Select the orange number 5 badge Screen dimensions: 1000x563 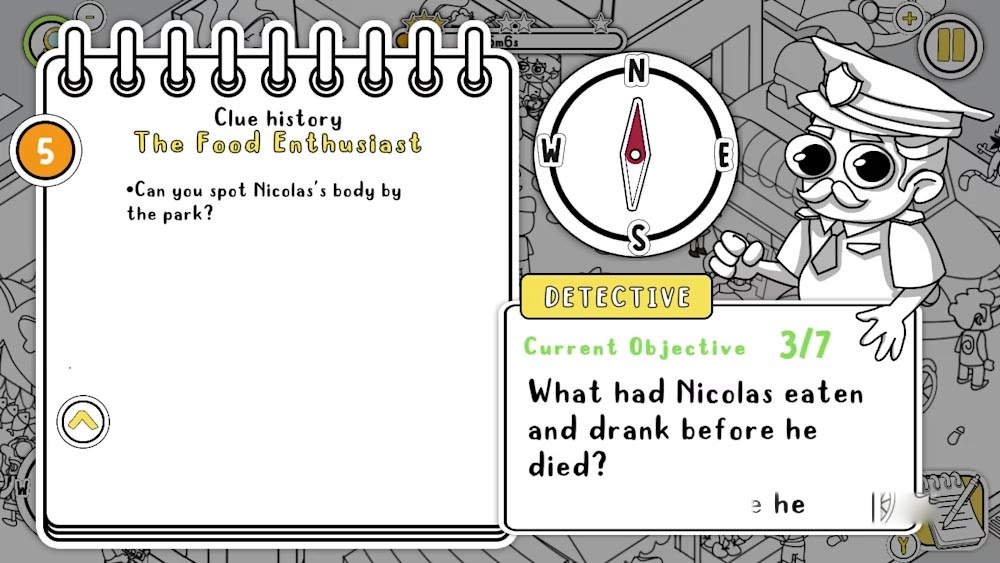click(44, 151)
